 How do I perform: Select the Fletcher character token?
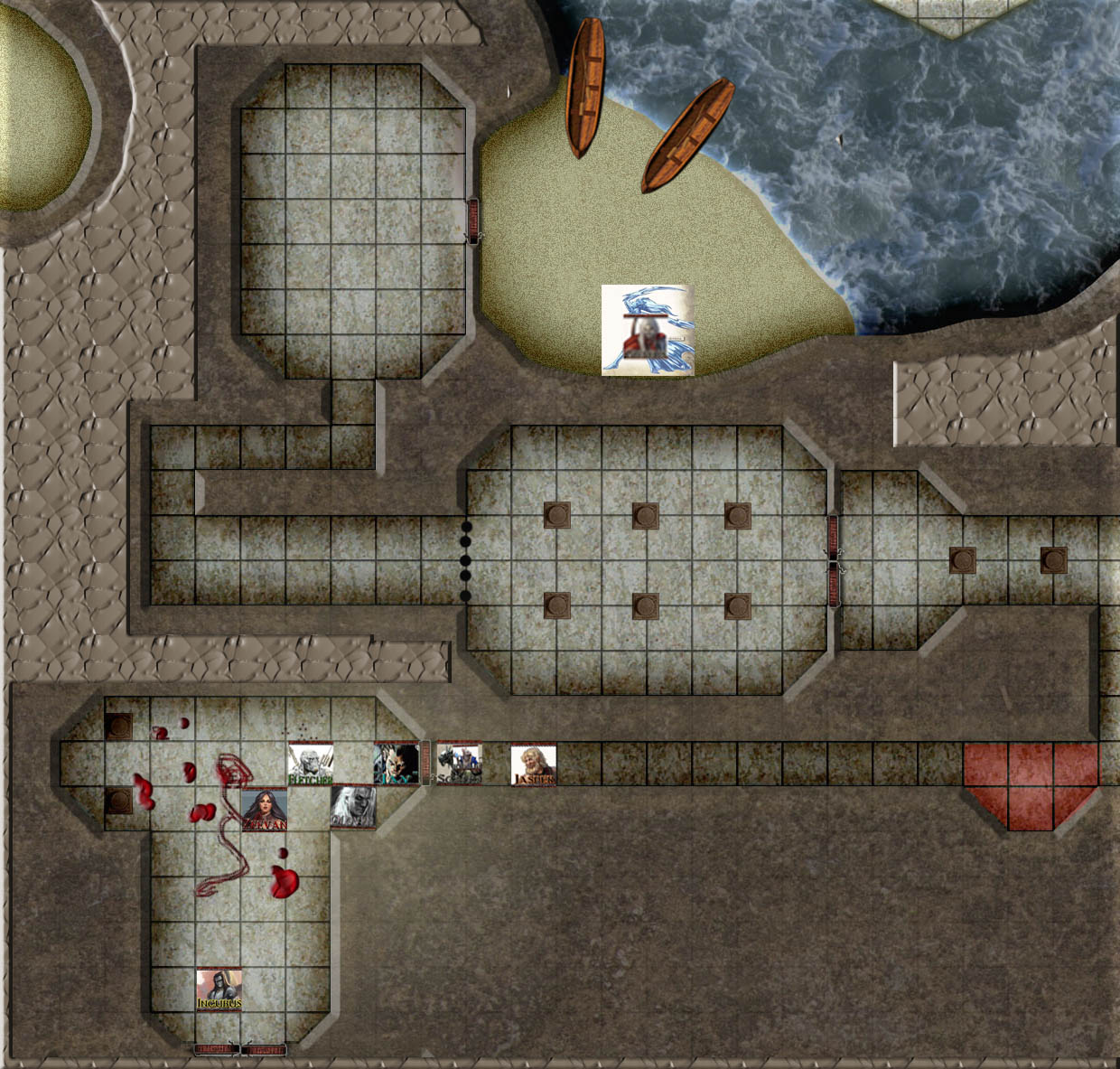click(310, 764)
